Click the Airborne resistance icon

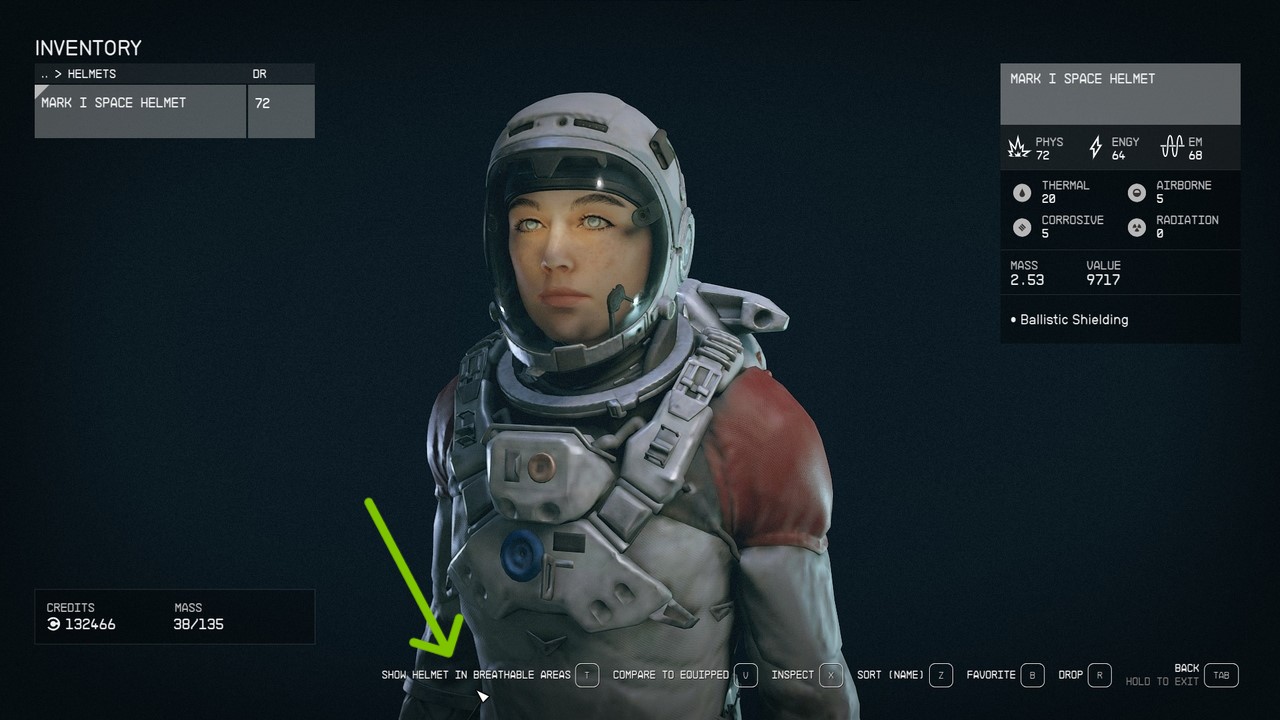[x=1136, y=192]
